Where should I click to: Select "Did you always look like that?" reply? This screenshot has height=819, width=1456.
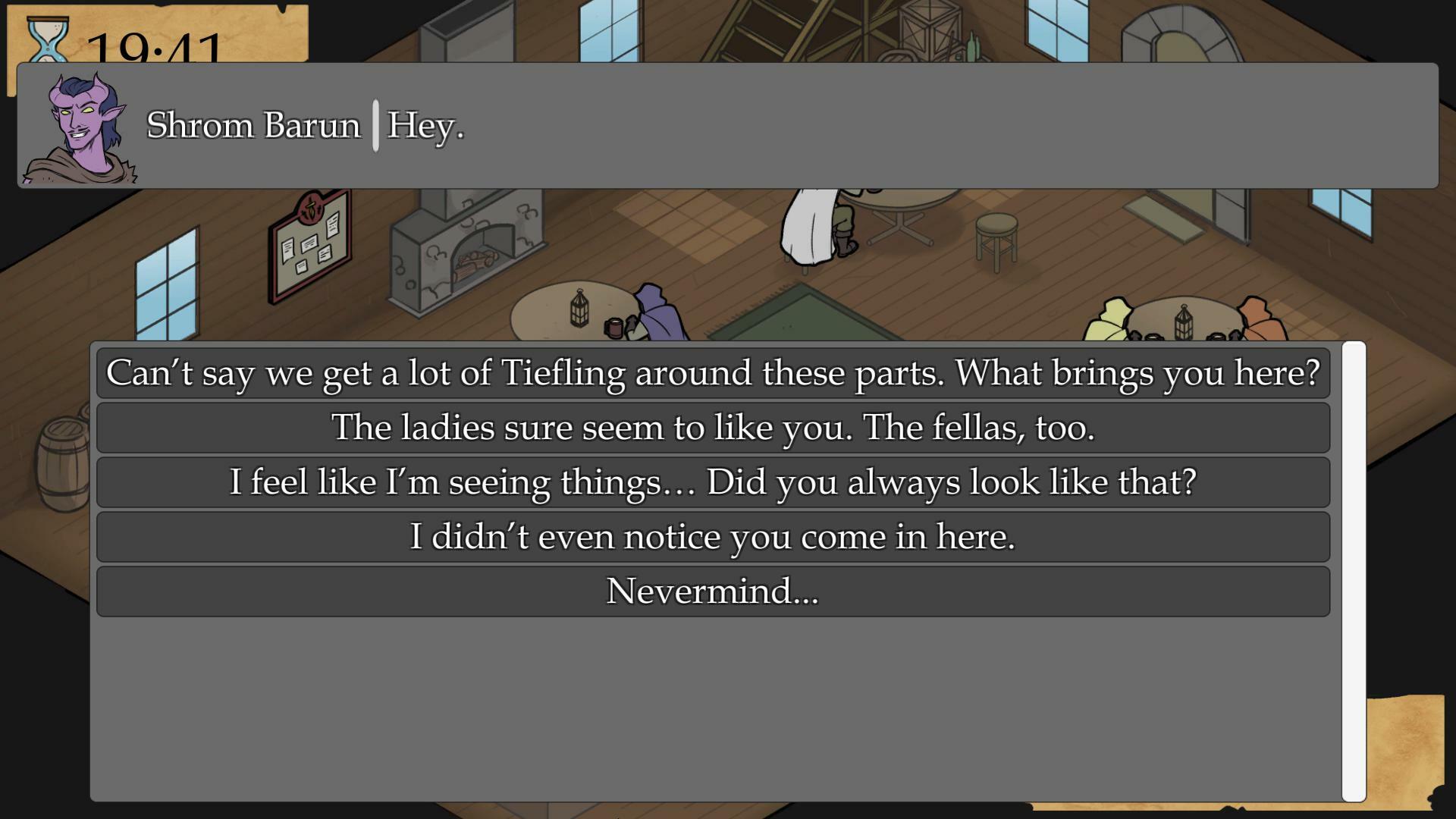pyautogui.click(x=713, y=482)
